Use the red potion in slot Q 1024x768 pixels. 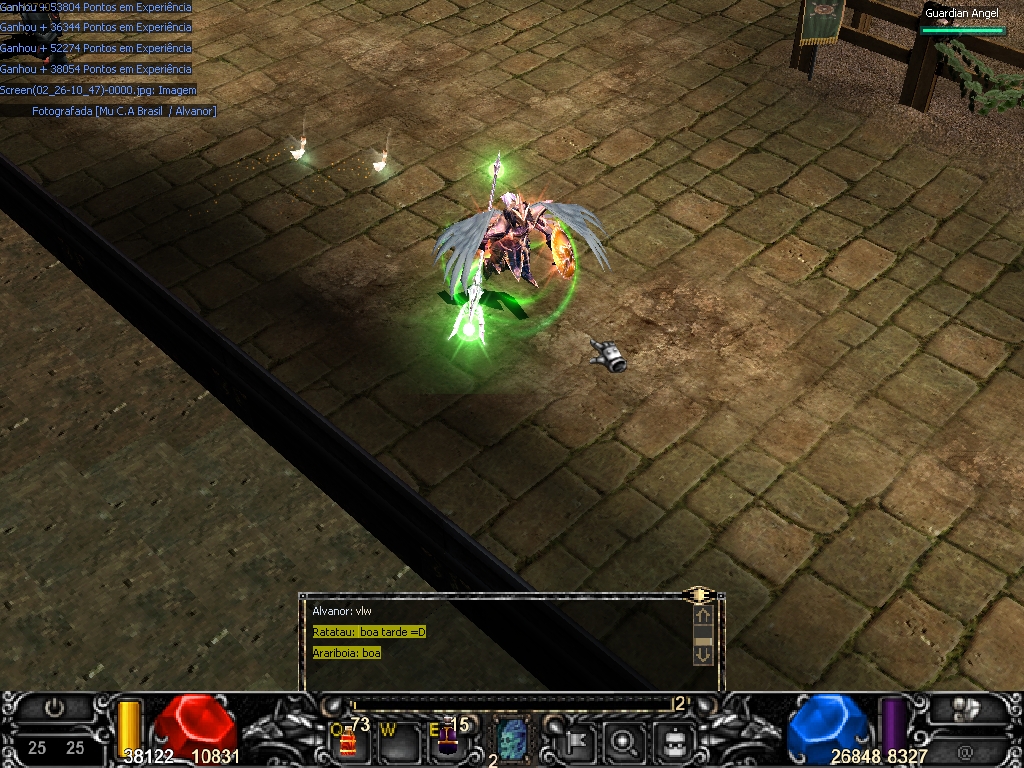tap(347, 740)
